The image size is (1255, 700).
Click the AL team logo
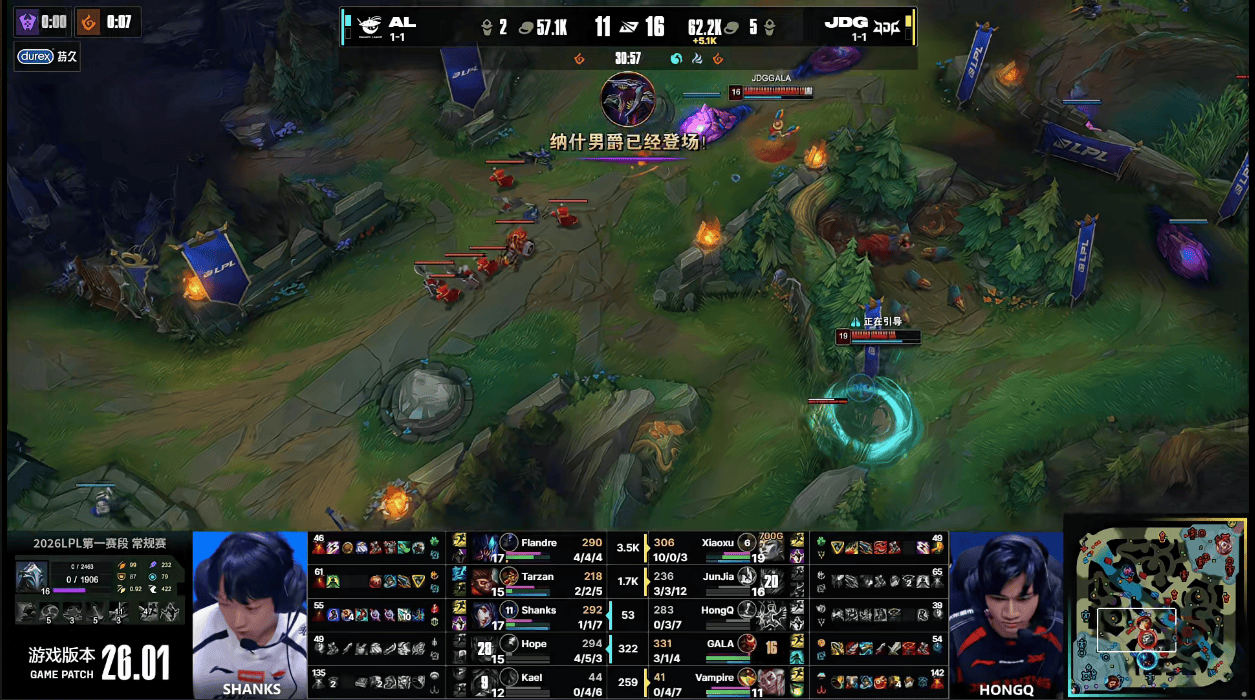click(x=369, y=27)
